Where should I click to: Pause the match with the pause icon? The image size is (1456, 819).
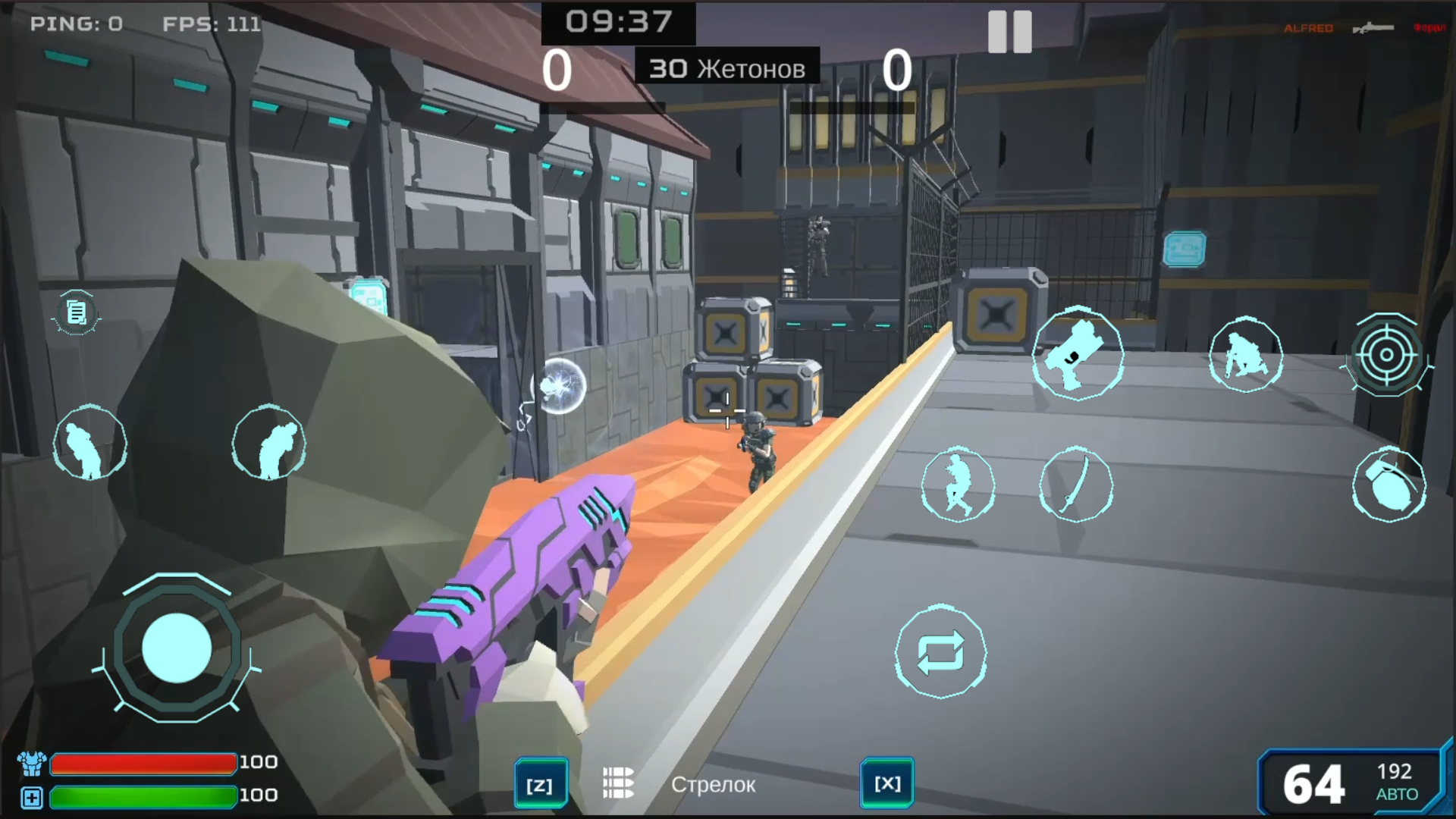(1009, 32)
